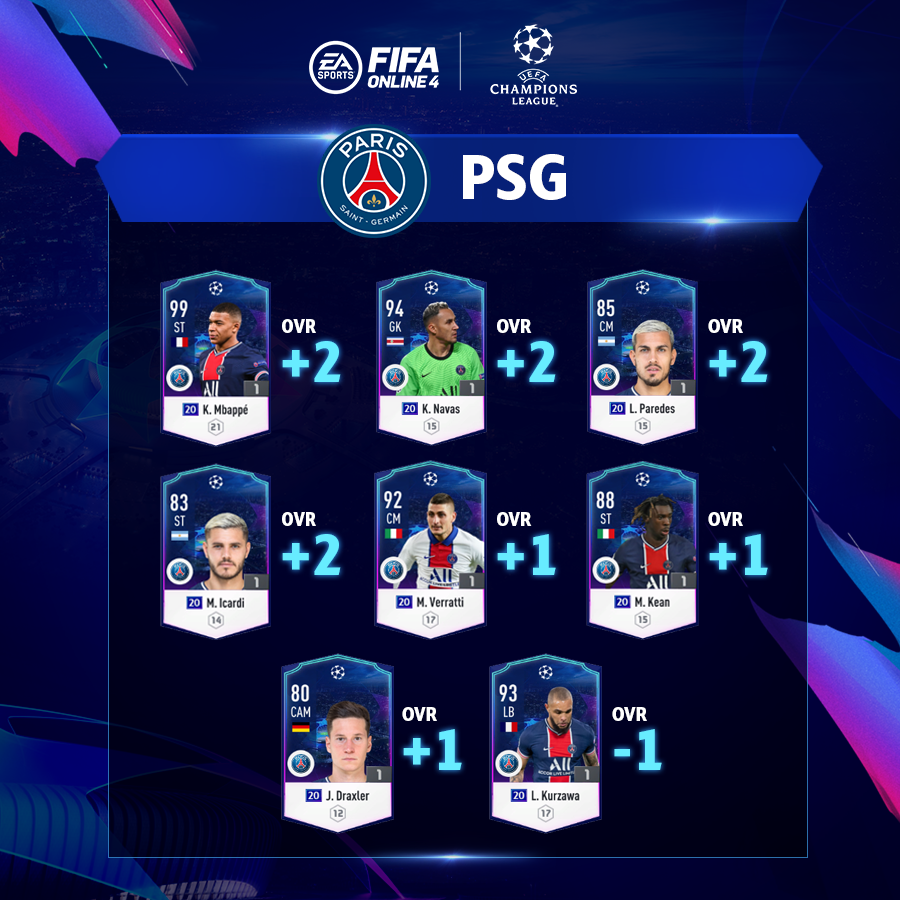This screenshot has width=900, height=900.
Task: Click the UEFA Champions League logo
Action: (532, 64)
